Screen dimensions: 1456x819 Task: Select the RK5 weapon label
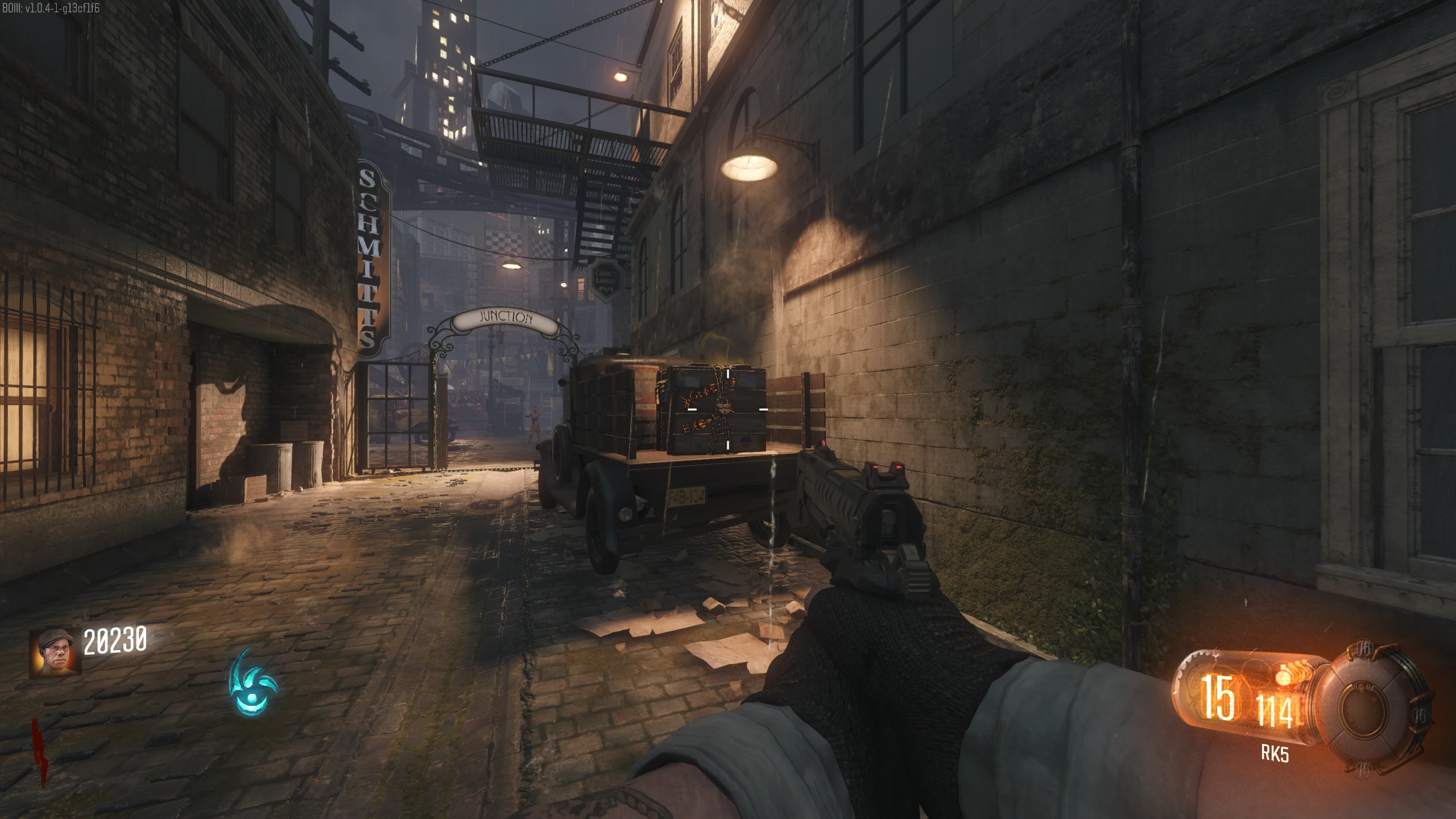[1275, 754]
